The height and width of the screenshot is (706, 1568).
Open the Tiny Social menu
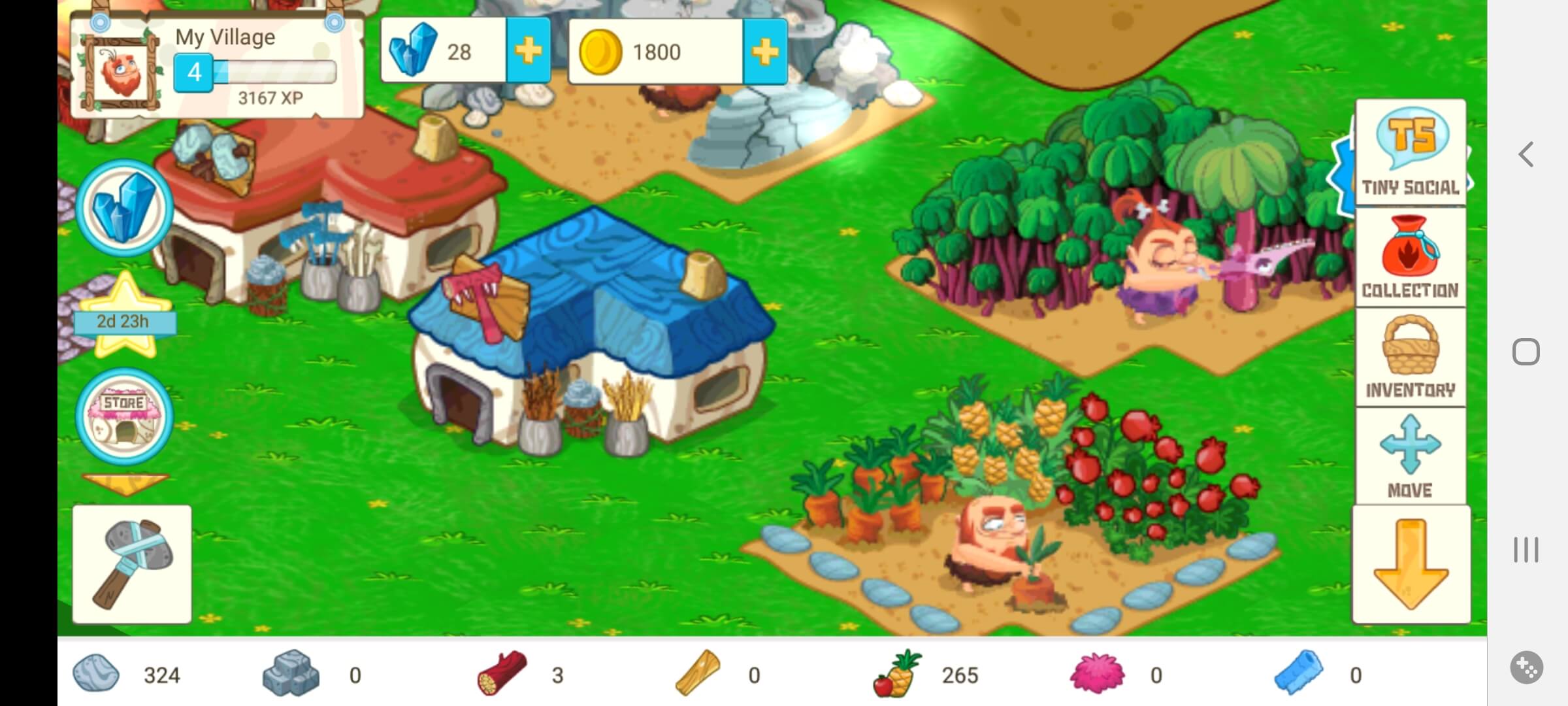1410,153
